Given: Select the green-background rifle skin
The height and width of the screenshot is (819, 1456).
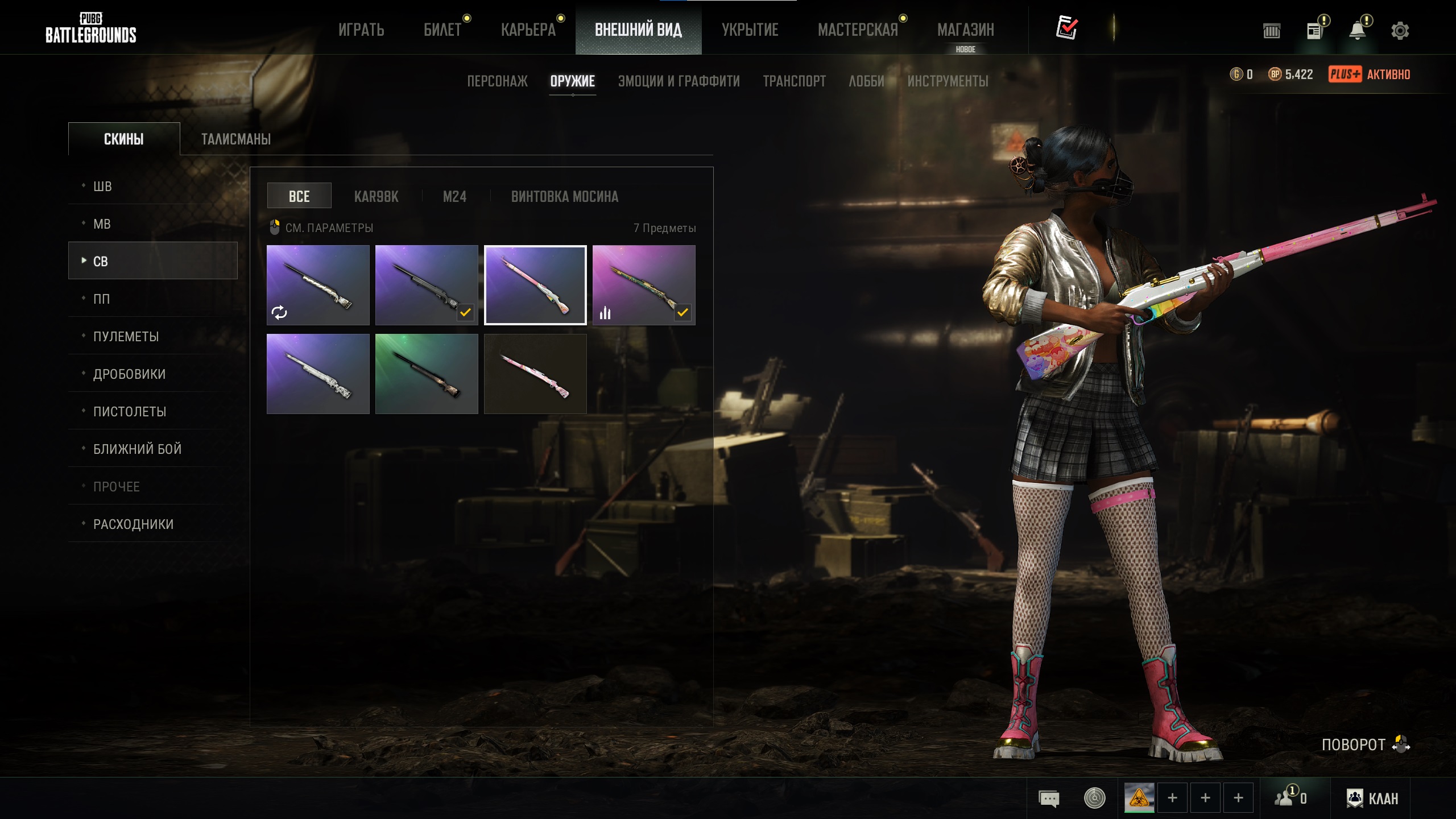Looking at the screenshot, I should (x=427, y=374).
